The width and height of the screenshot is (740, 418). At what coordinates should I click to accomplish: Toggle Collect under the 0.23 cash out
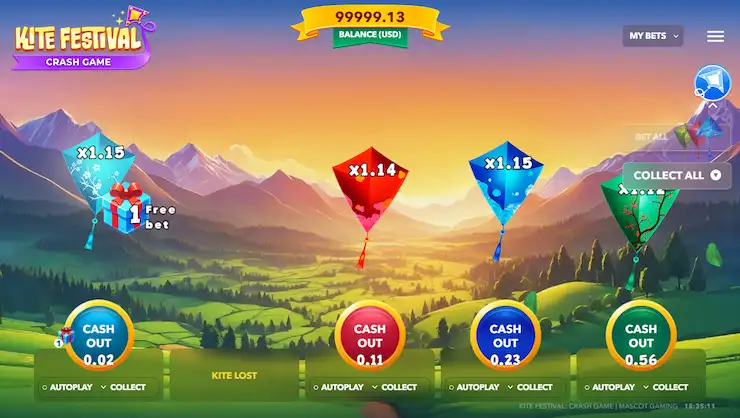tap(530, 387)
